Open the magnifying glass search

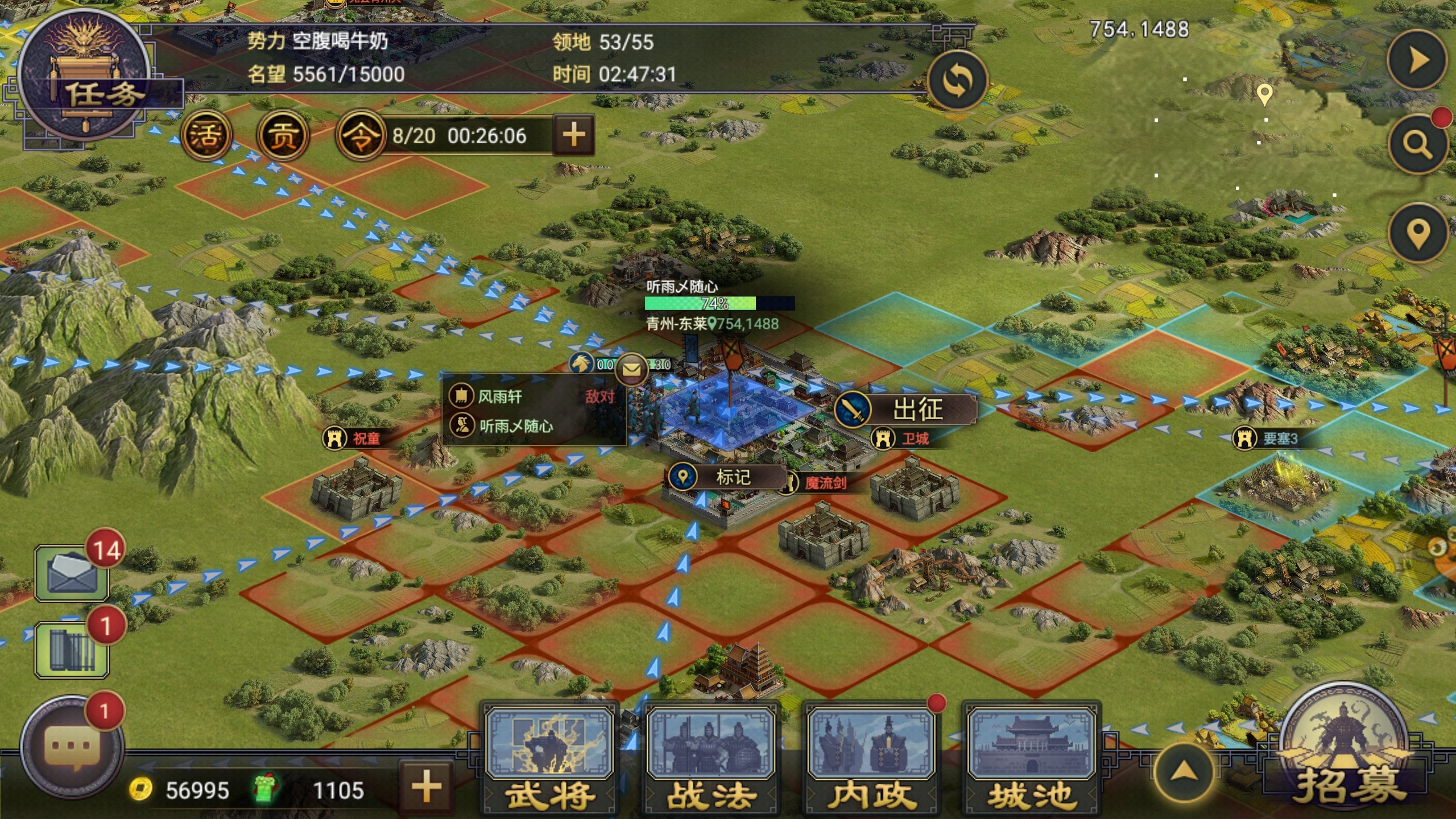(x=1417, y=145)
